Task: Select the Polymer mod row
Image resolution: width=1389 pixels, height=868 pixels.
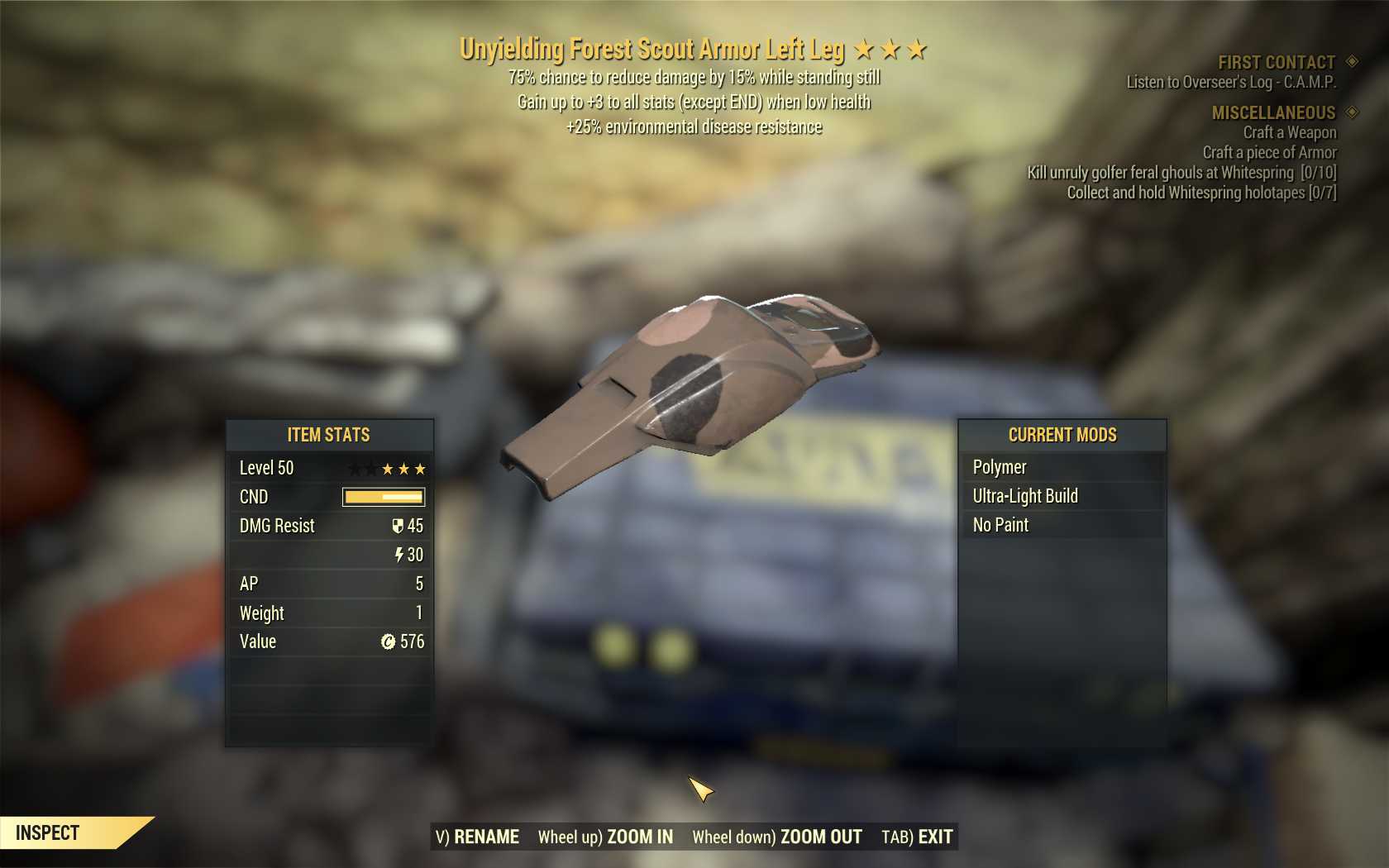Action: [x=1062, y=467]
